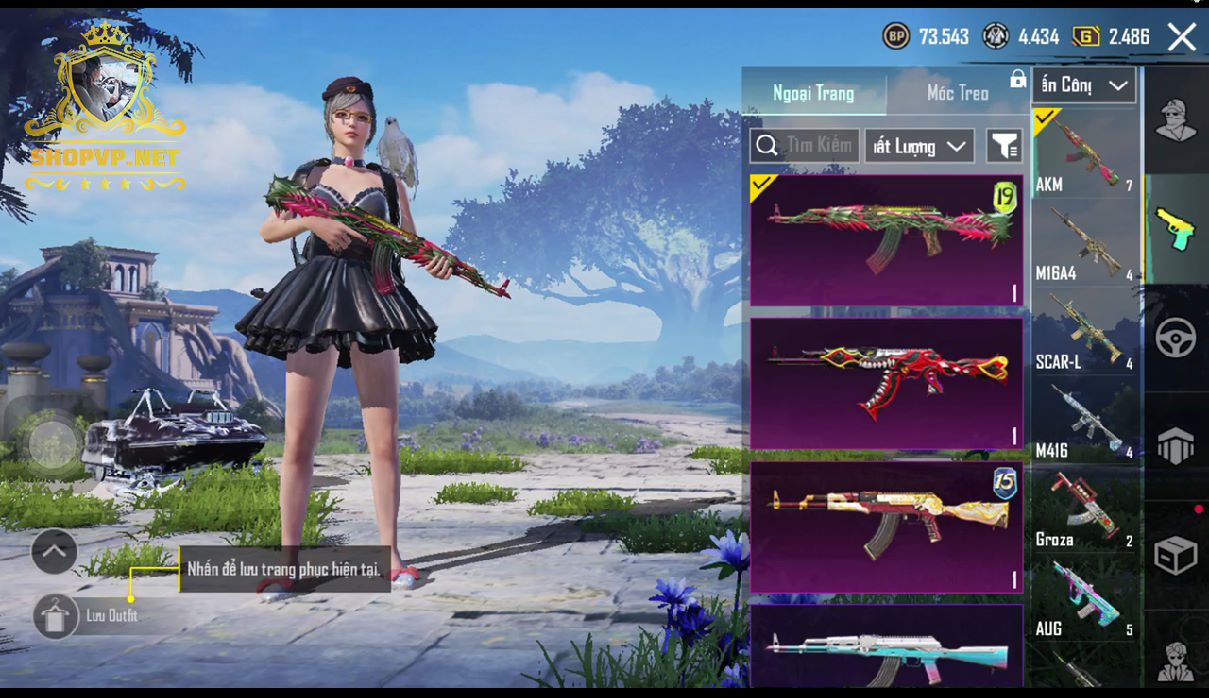Choose M16A4 from the weapon list
Image resolution: width=1209 pixels, height=698 pixels.
pyautogui.click(x=1085, y=241)
